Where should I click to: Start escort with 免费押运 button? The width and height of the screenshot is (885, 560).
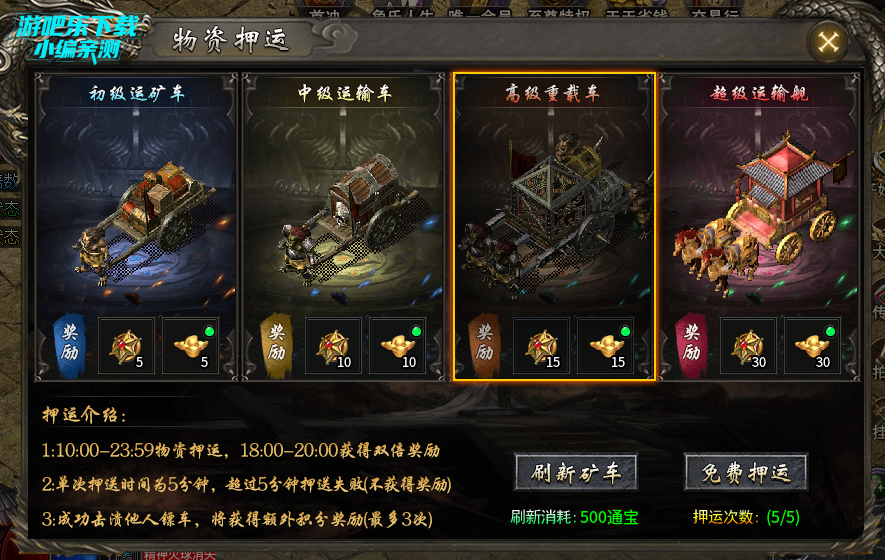[x=746, y=472]
